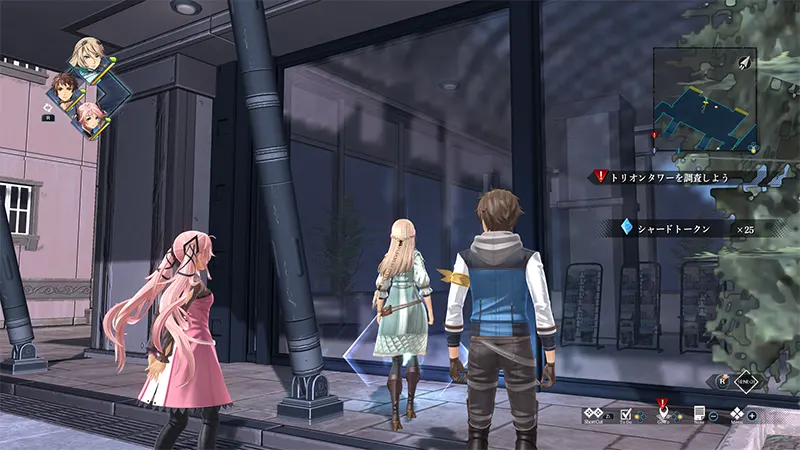
Task: Open the Menu diamond icon
Action: (x=737, y=414)
